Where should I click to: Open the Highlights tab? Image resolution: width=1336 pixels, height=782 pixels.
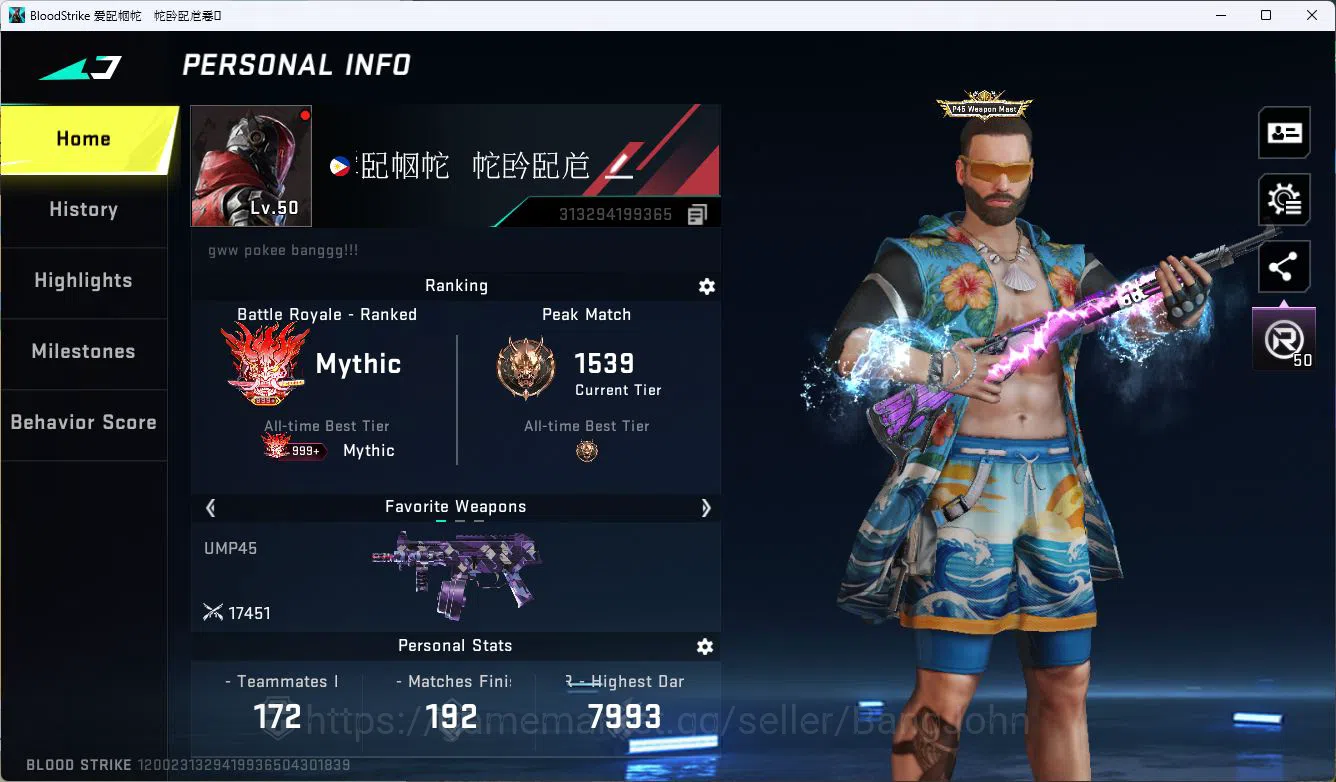click(83, 281)
